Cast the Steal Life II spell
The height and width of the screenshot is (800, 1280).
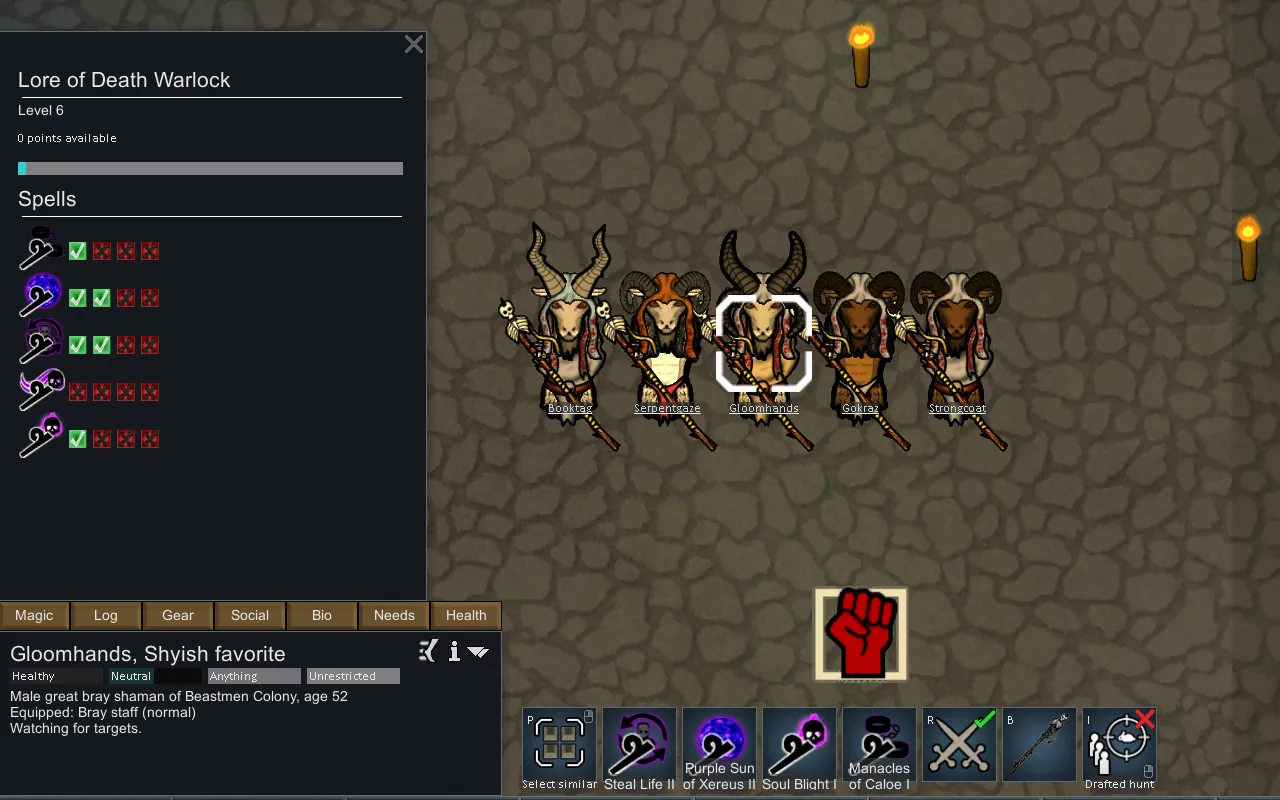(x=640, y=745)
